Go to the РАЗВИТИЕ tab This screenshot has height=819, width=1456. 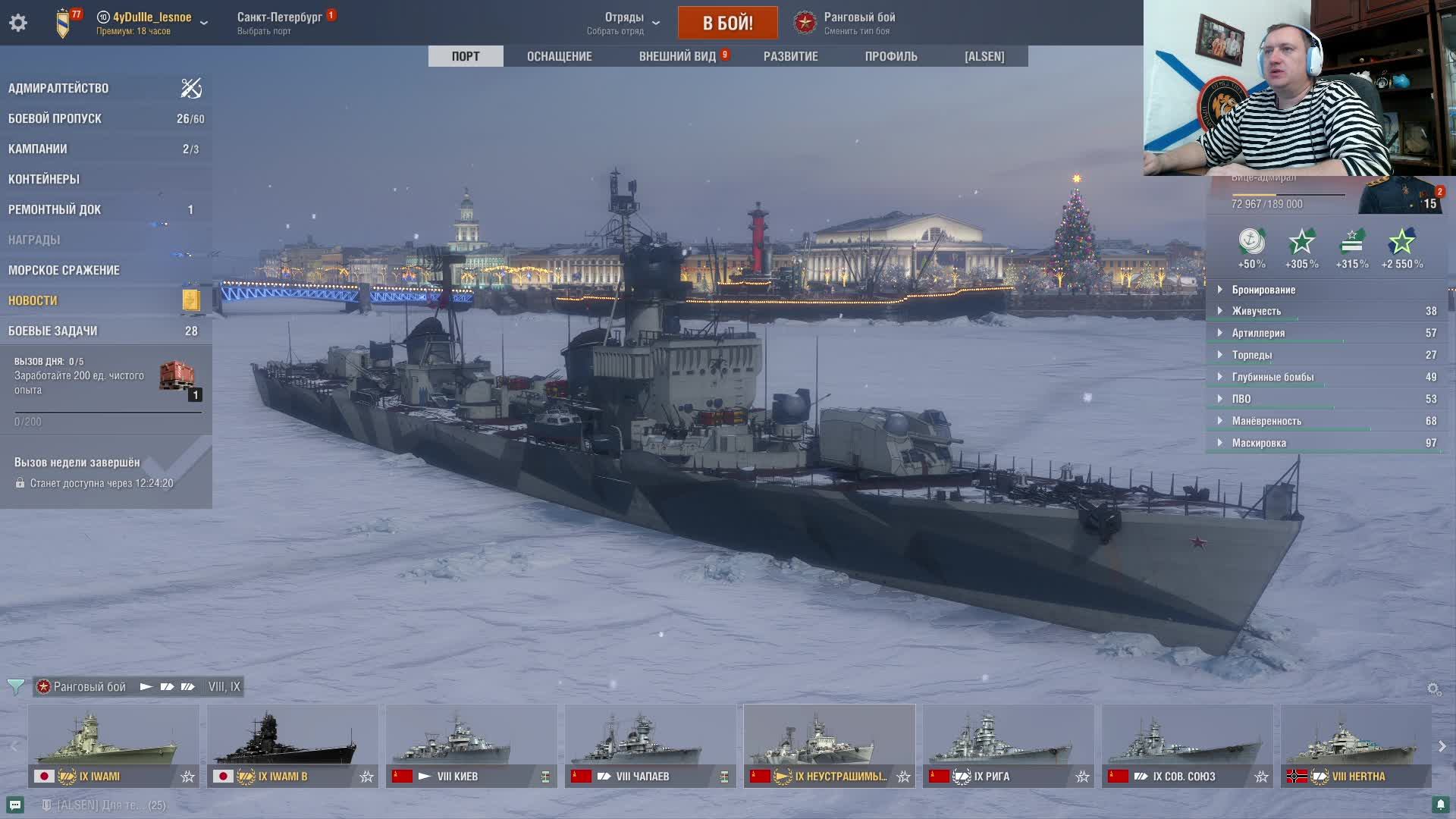point(790,56)
